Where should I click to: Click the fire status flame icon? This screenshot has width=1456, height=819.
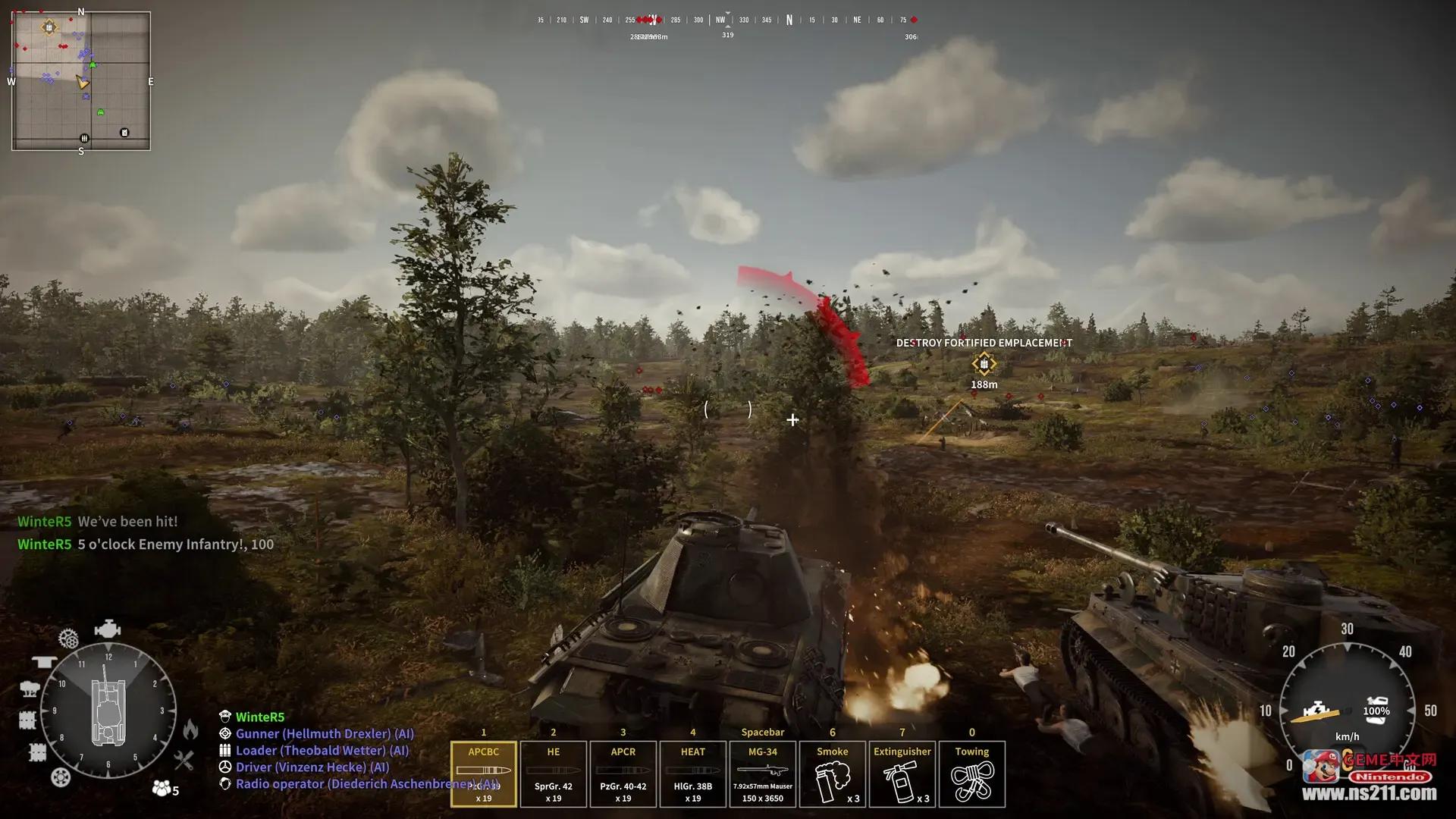tap(190, 730)
